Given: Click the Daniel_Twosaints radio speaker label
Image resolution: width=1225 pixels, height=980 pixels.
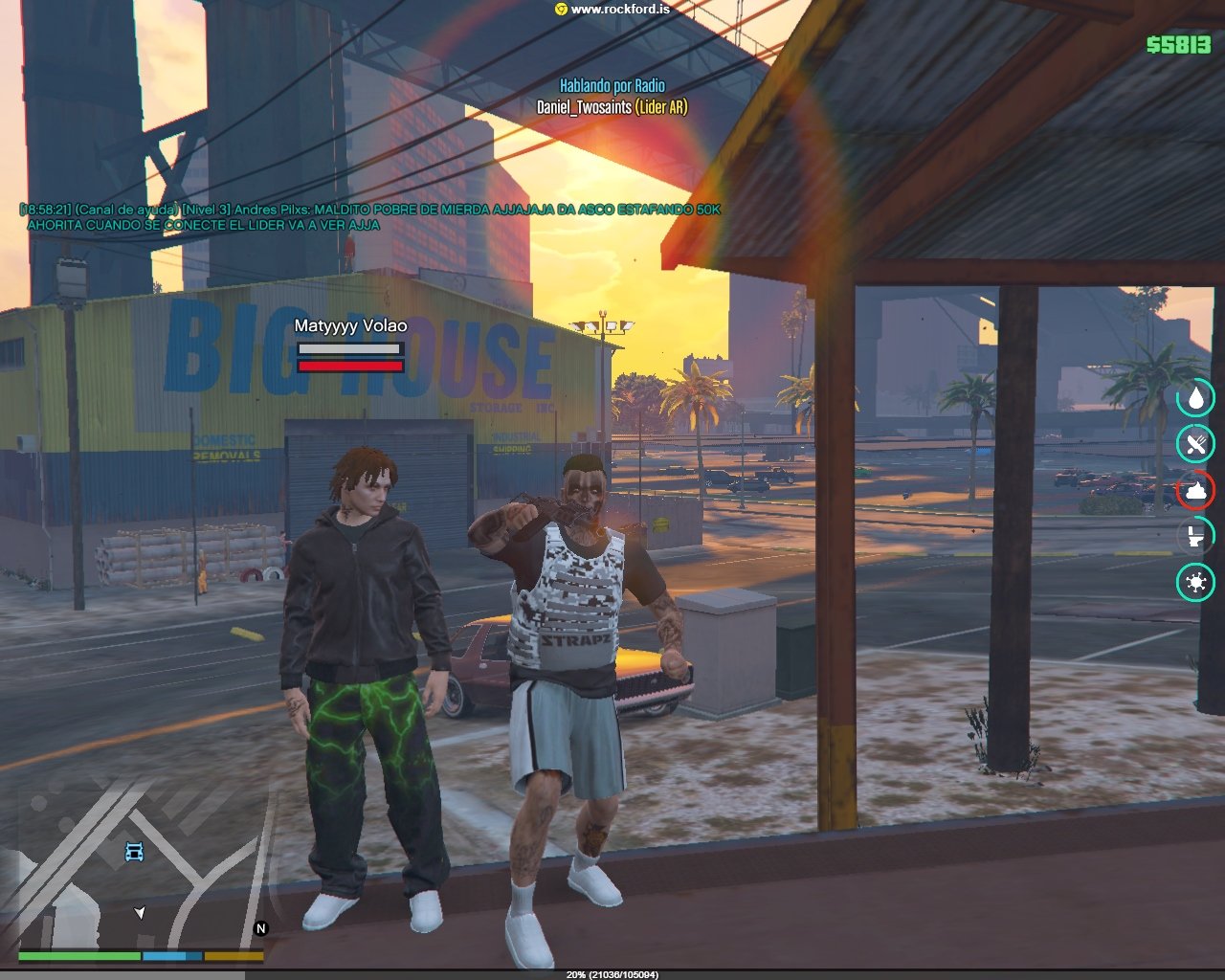Looking at the screenshot, I should click(612, 107).
